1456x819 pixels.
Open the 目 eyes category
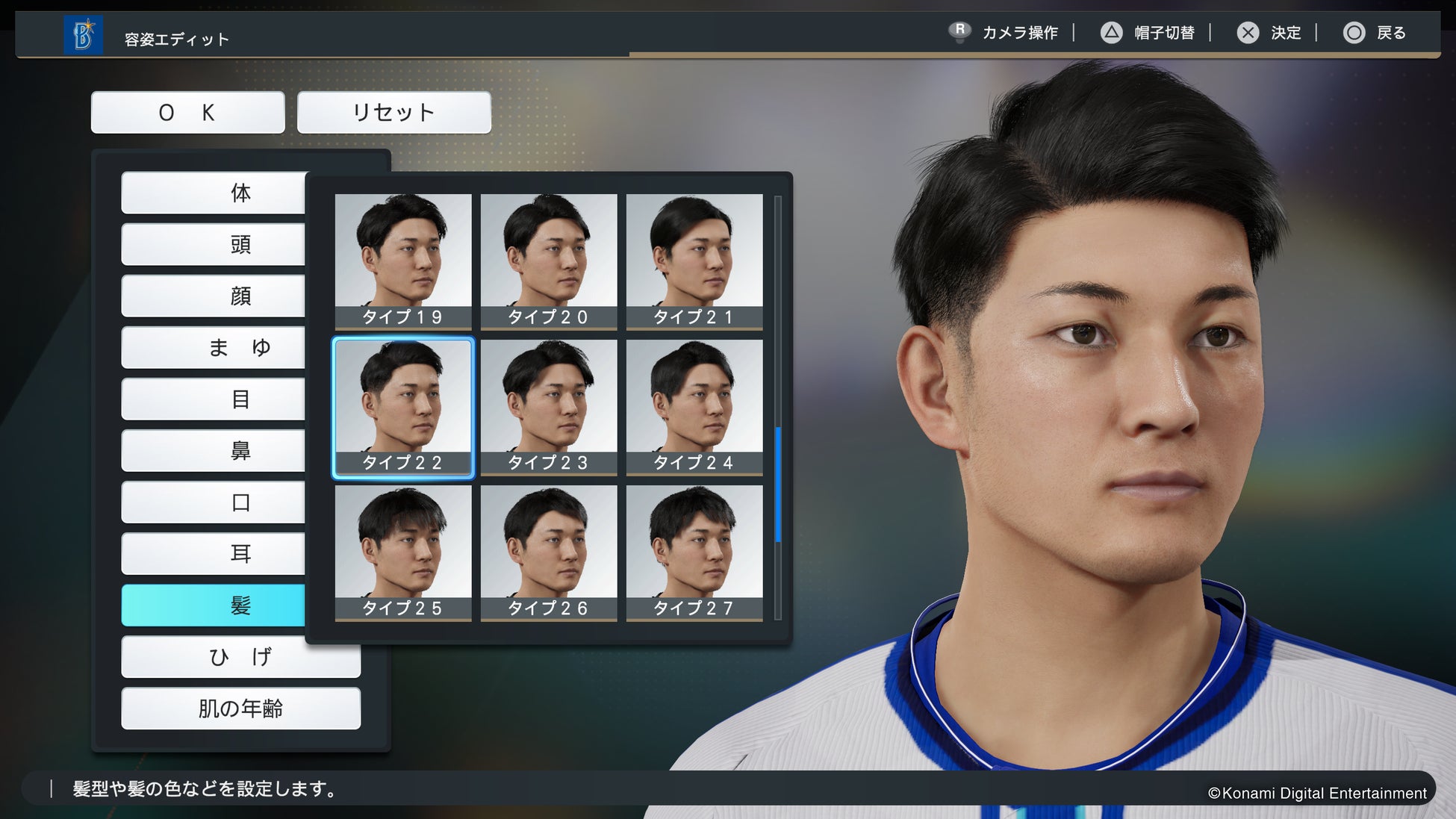(214, 399)
